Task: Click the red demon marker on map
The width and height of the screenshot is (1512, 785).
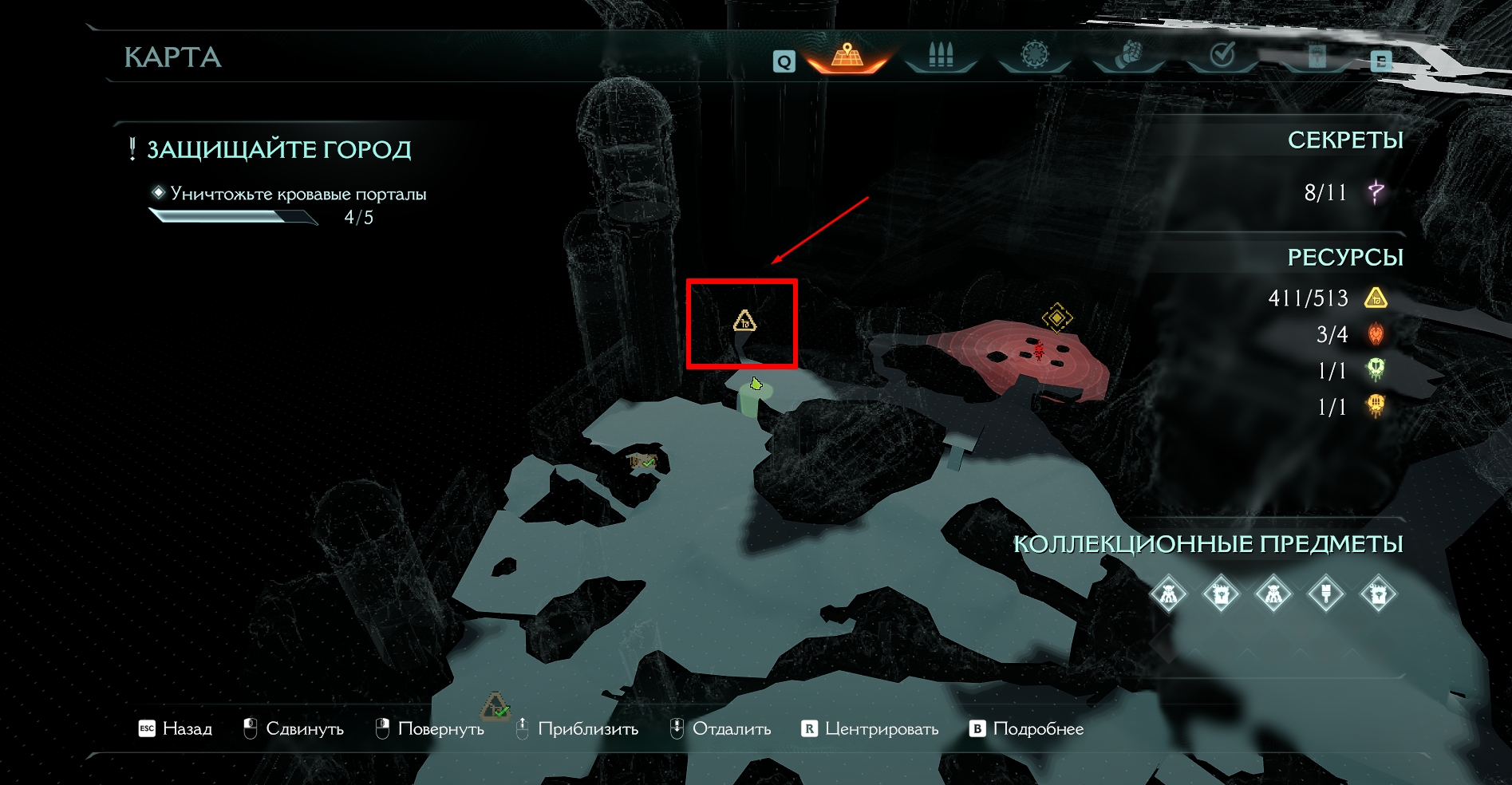Action: click(1038, 351)
